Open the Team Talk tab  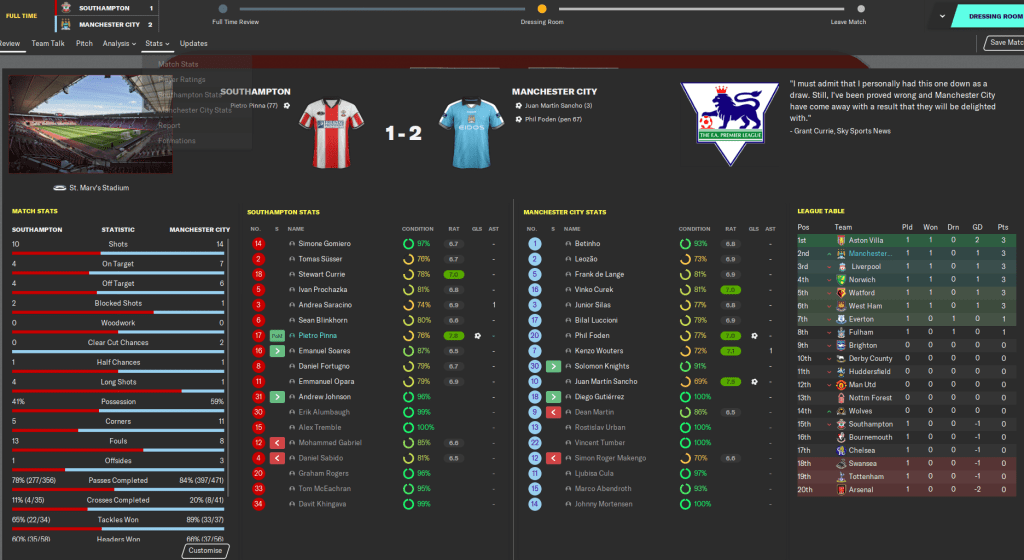pyautogui.click(x=48, y=43)
